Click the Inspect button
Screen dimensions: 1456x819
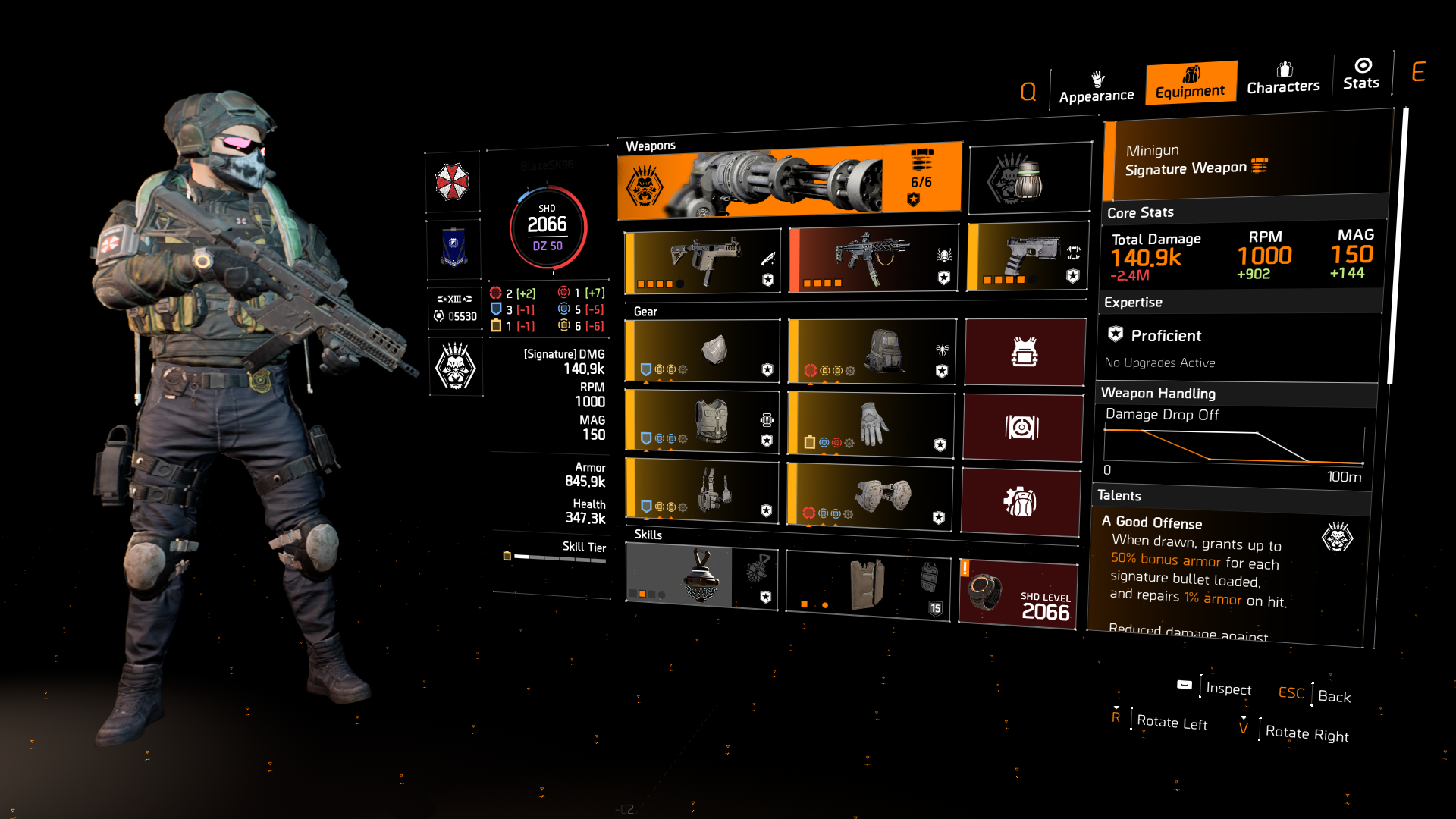tap(1228, 690)
